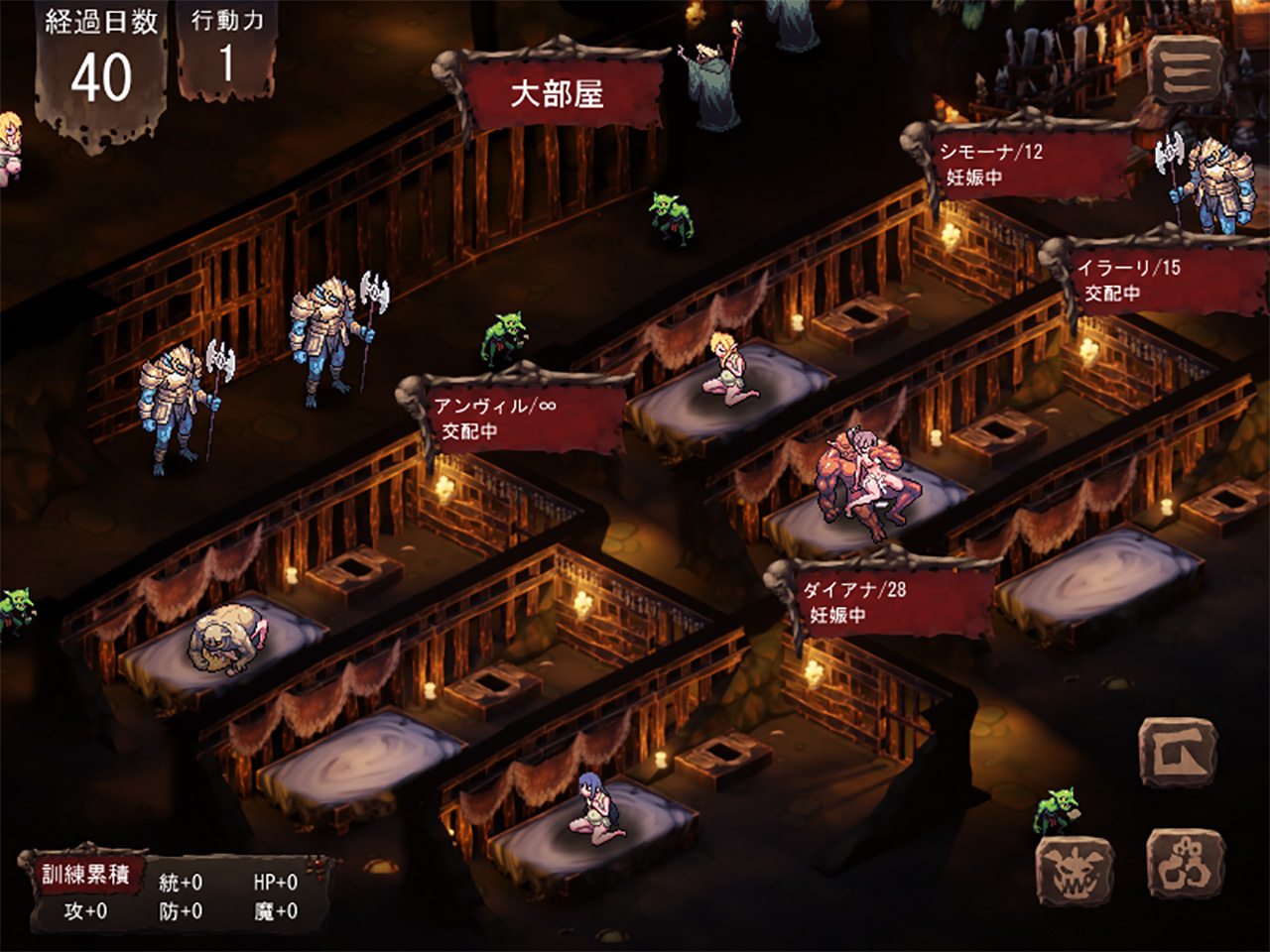
Task: Open the 訓練累積 training panel
Action: [x=85, y=874]
